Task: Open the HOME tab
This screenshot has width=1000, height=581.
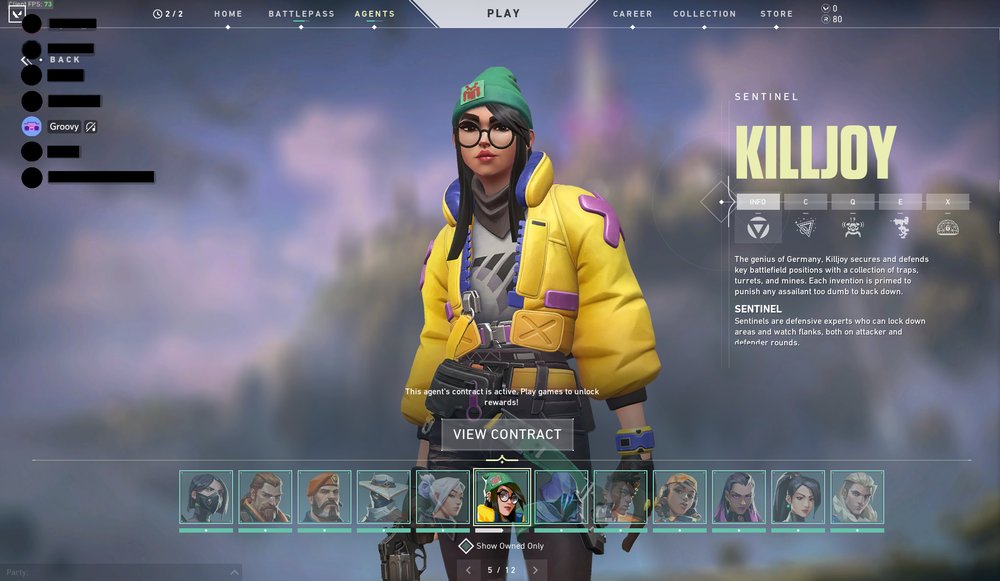Action: (228, 14)
